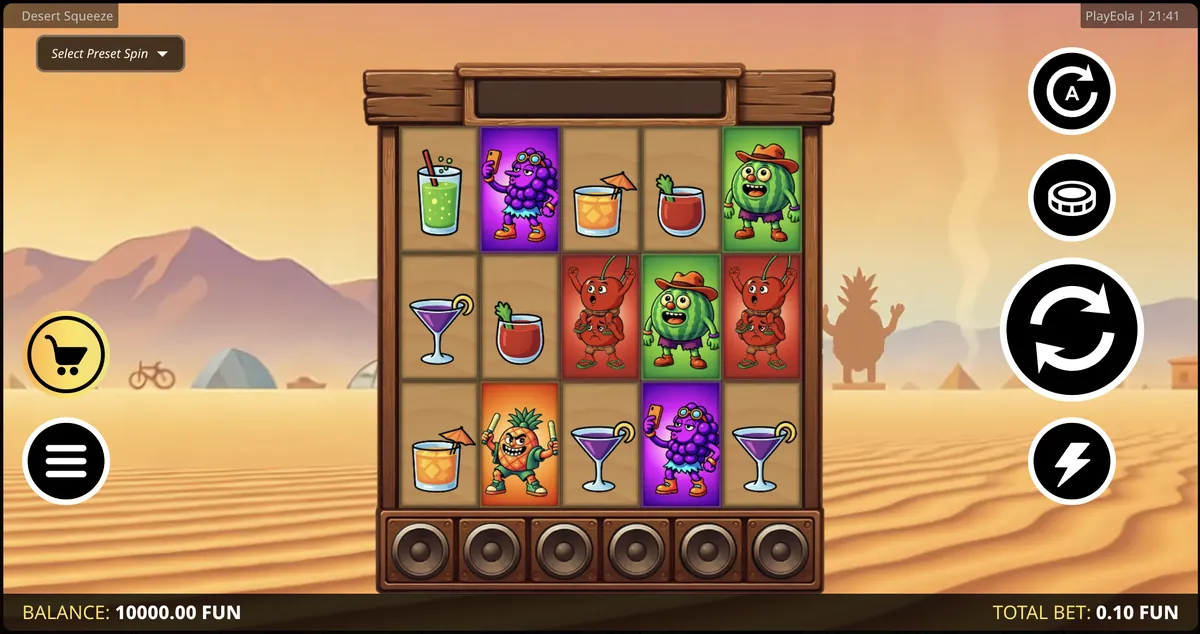The width and height of the screenshot is (1200, 634).
Task: Open the Select Preset Spin dropdown
Action: [x=110, y=54]
